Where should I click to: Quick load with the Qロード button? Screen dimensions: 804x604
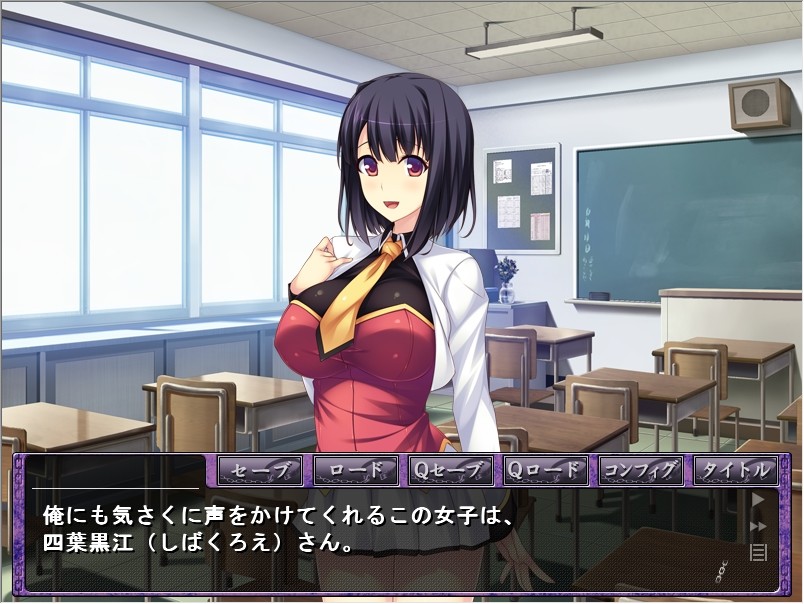[x=545, y=469]
